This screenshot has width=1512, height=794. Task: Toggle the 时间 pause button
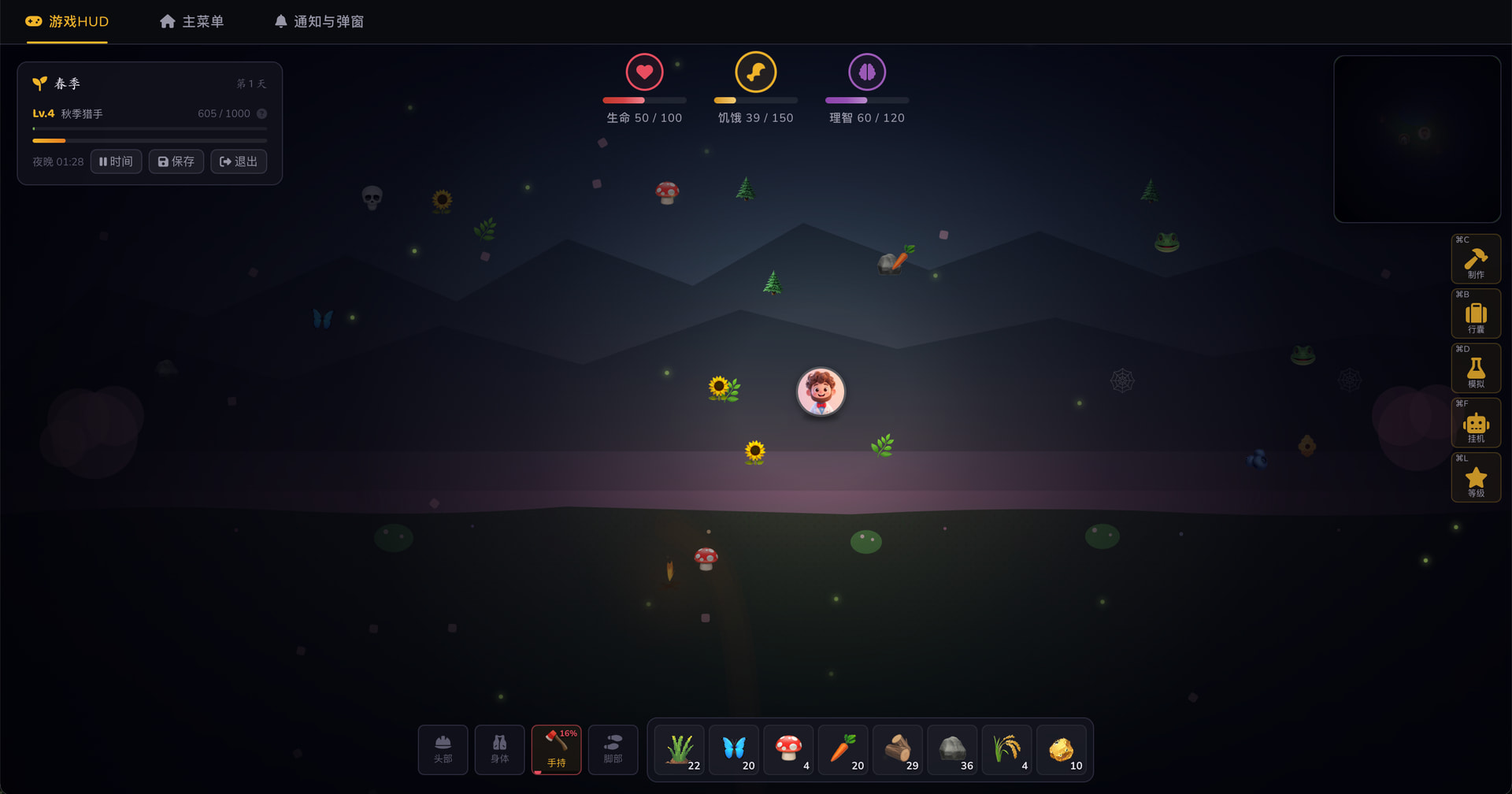coord(117,161)
